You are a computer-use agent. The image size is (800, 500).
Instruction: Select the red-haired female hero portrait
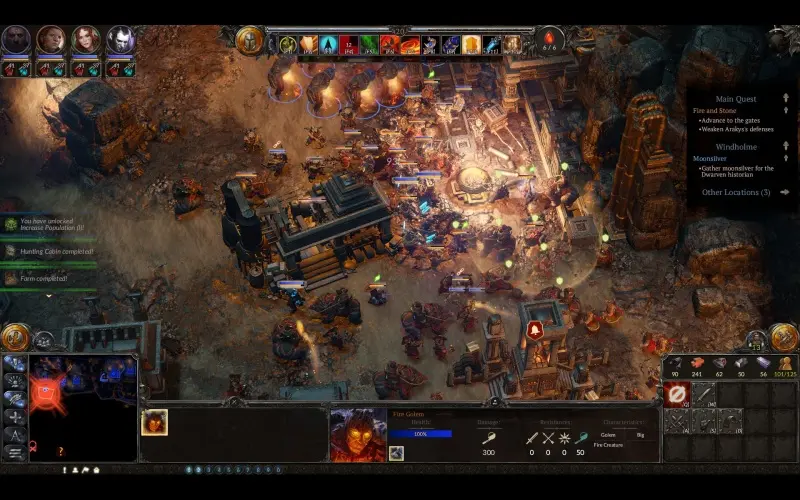[x=86, y=40]
